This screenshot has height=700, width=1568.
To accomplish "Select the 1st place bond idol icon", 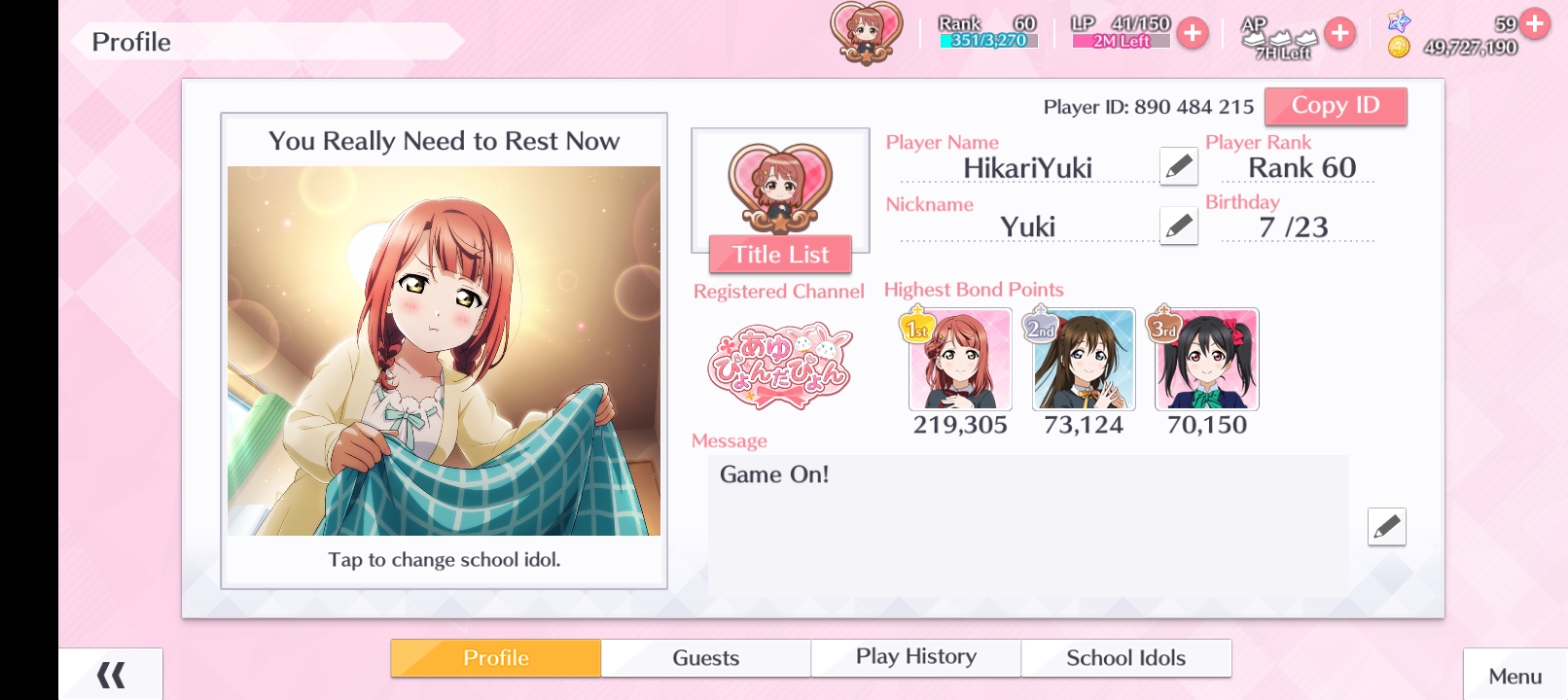I will 960,360.
